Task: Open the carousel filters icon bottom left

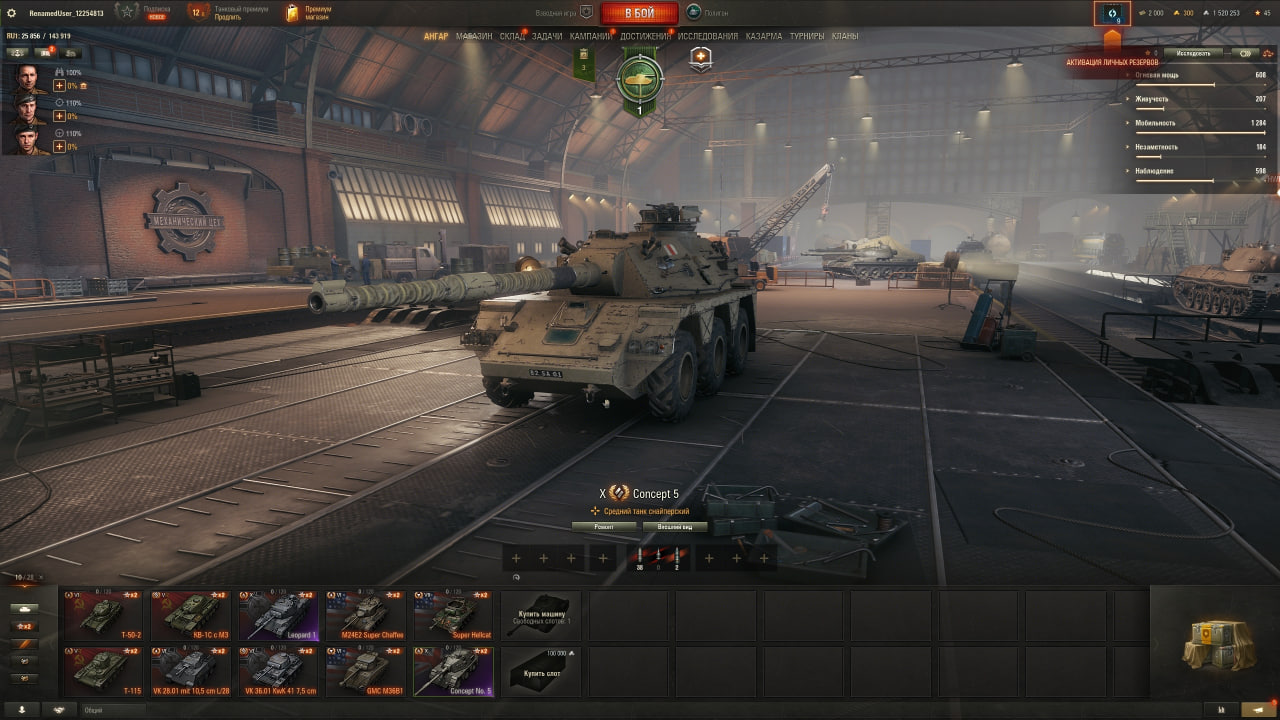Action: [x=24, y=609]
